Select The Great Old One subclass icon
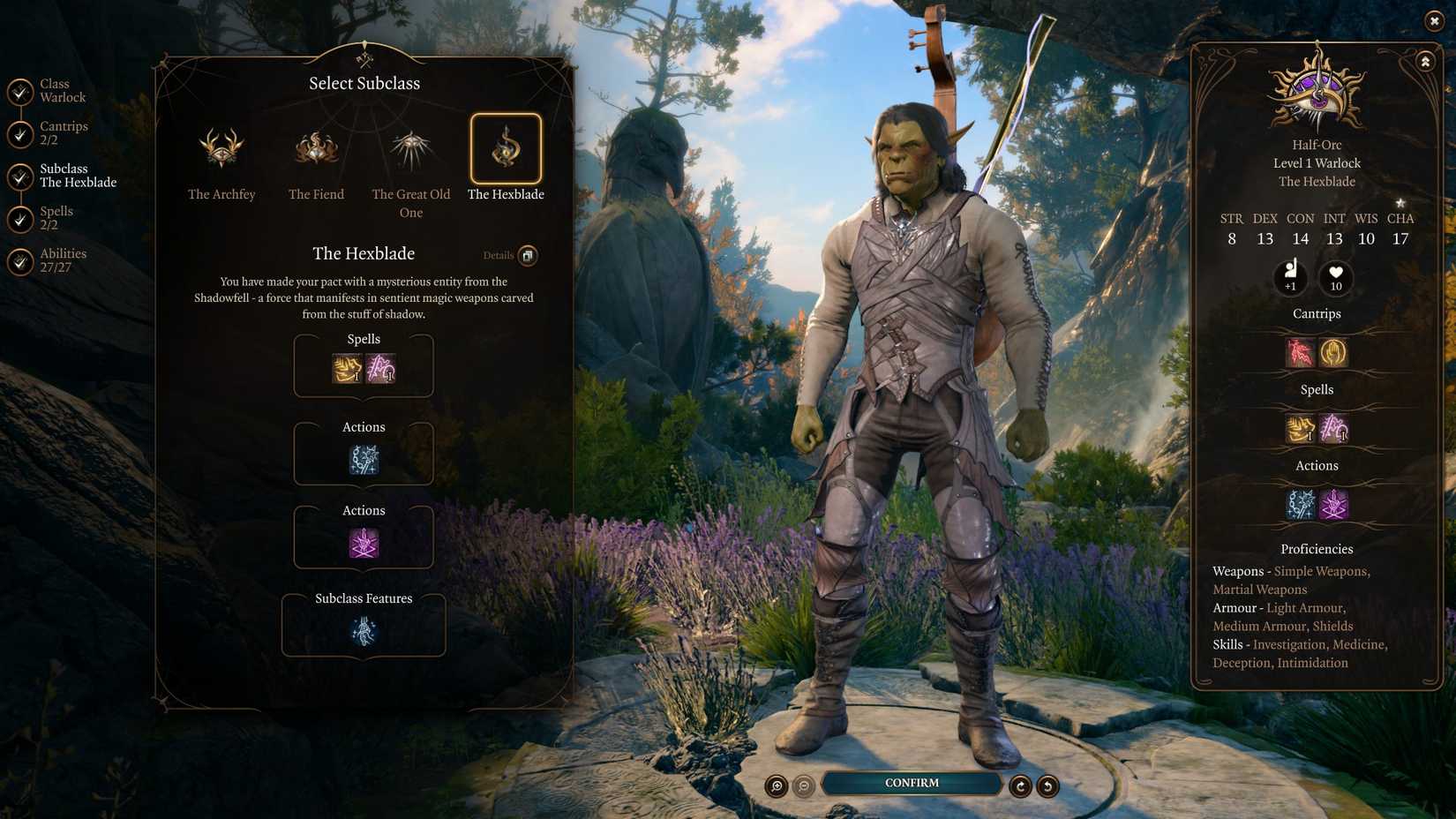The width and height of the screenshot is (1456, 819). tap(410, 150)
